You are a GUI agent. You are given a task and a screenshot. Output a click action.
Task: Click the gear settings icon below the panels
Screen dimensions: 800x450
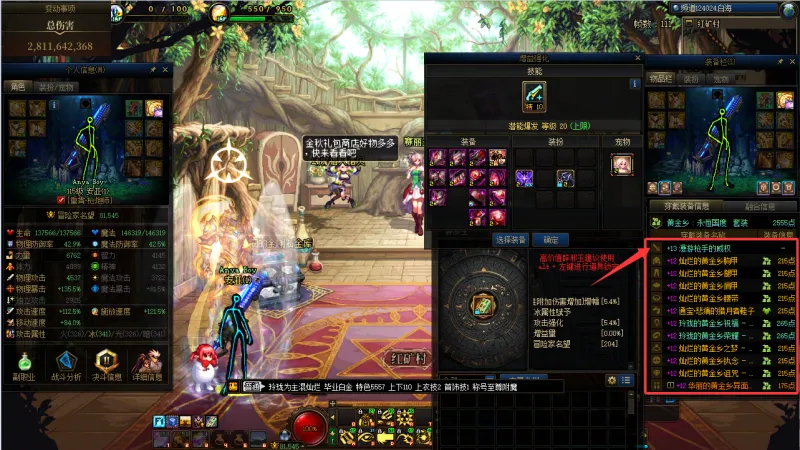pos(611,380)
